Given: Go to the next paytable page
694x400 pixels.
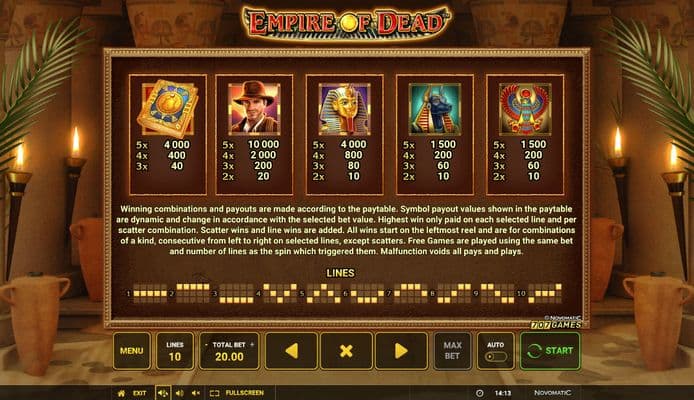Looking at the screenshot, I should [401, 351].
